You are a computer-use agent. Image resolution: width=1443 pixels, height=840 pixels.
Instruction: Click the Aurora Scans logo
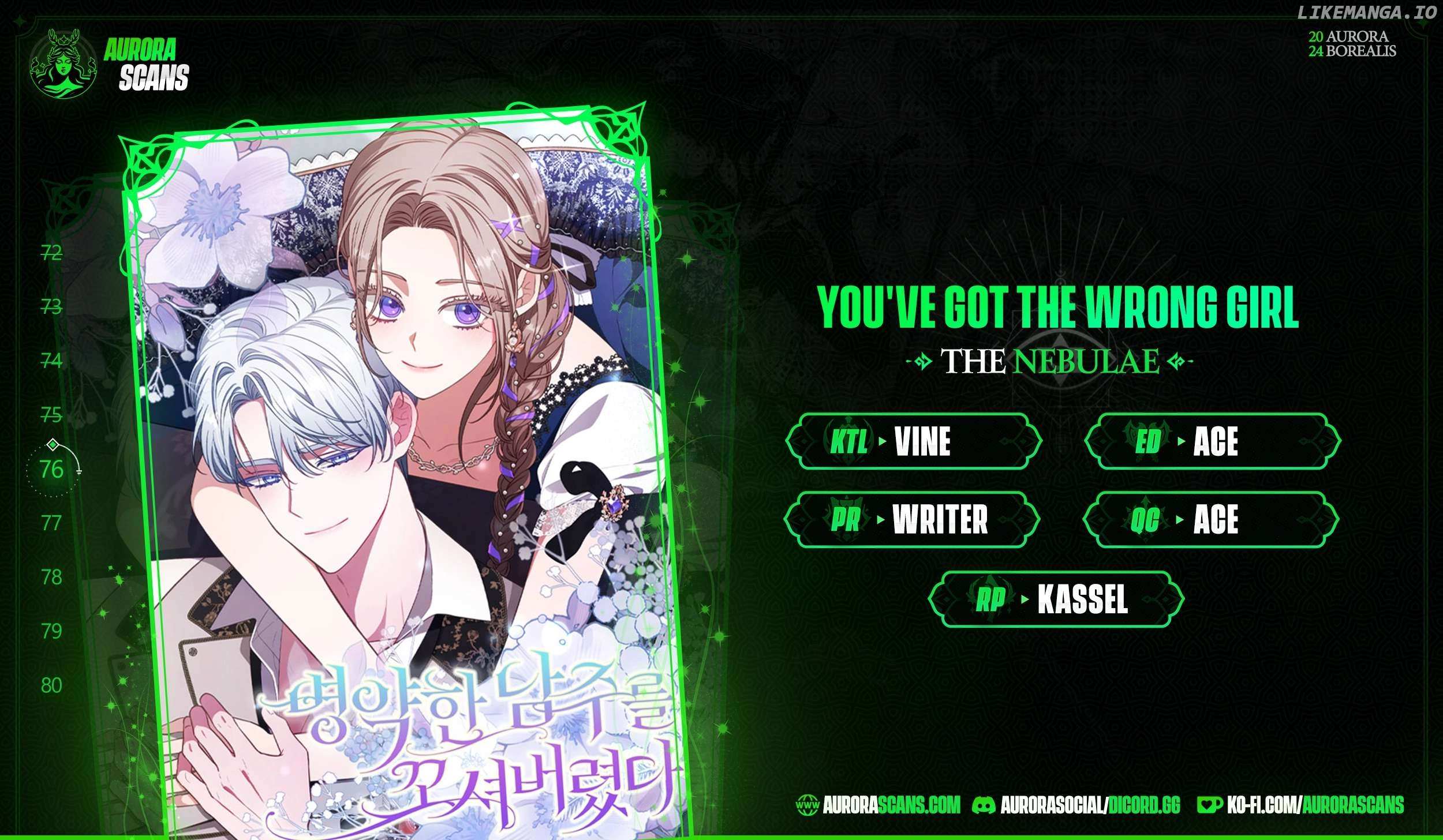coord(110,64)
